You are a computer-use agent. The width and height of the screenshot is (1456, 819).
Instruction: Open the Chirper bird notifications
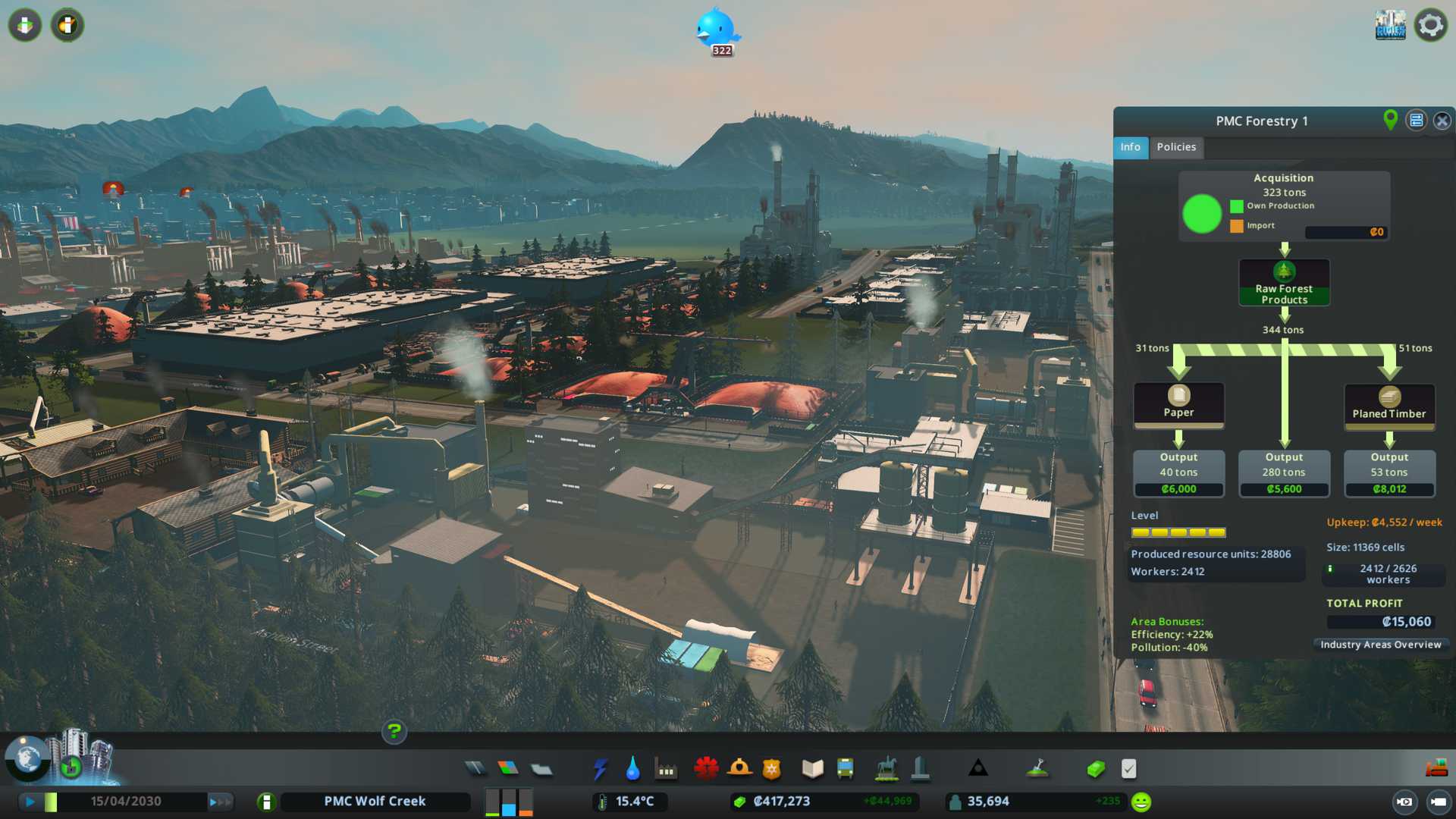click(x=716, y=30)
